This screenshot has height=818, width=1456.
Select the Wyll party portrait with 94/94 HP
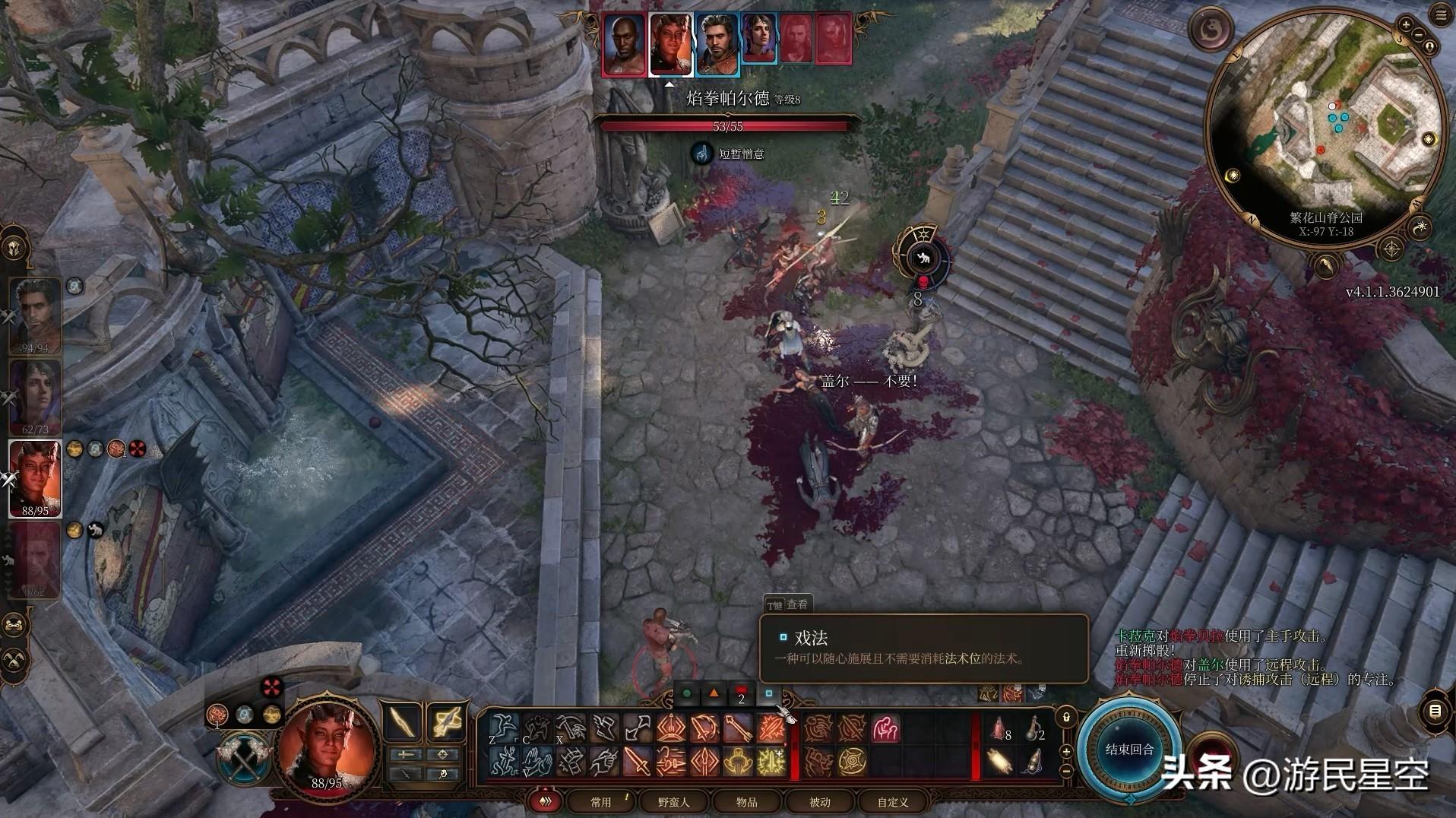click(34, 315)
